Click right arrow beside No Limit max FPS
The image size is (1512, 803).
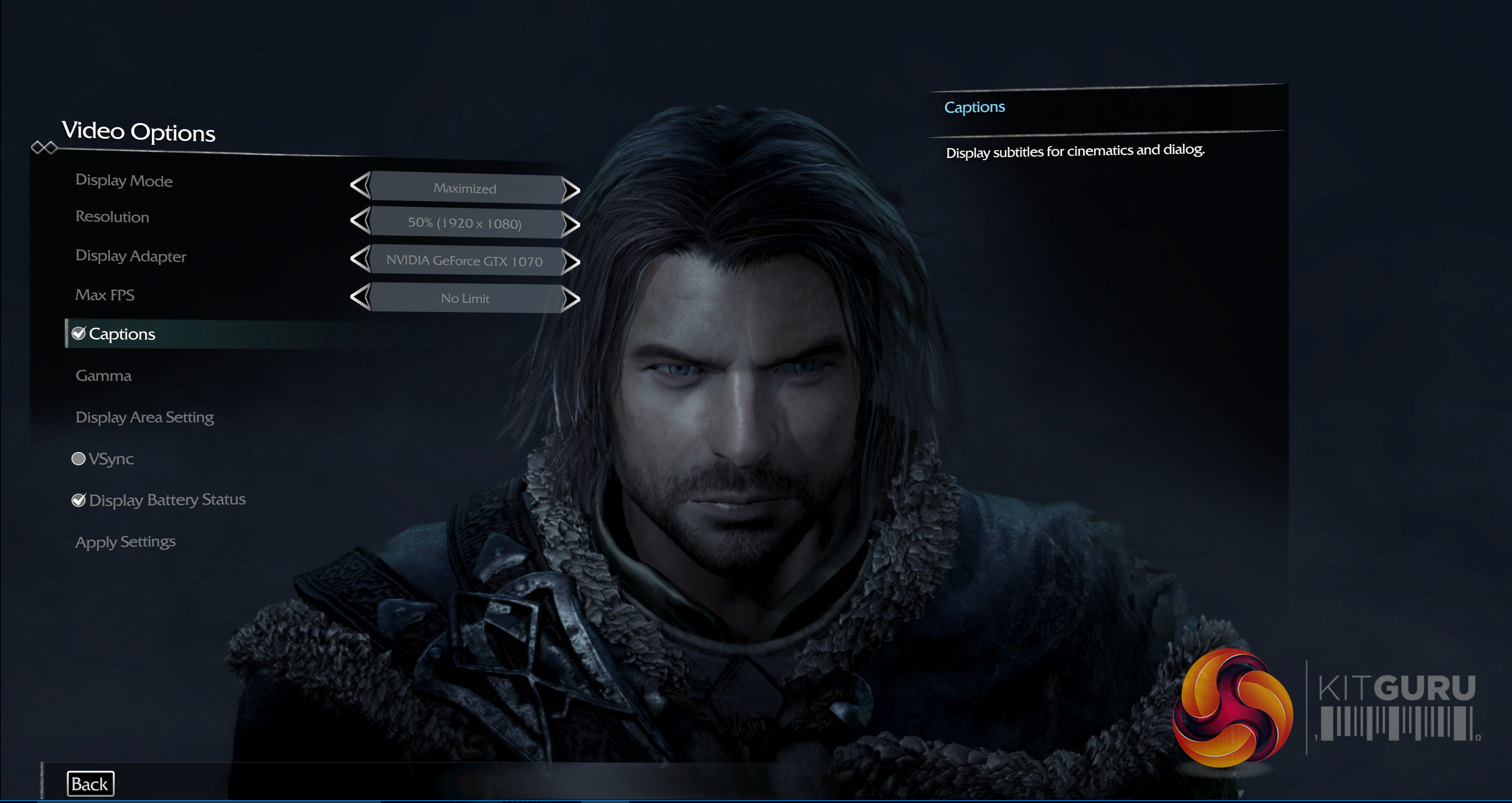570,299
